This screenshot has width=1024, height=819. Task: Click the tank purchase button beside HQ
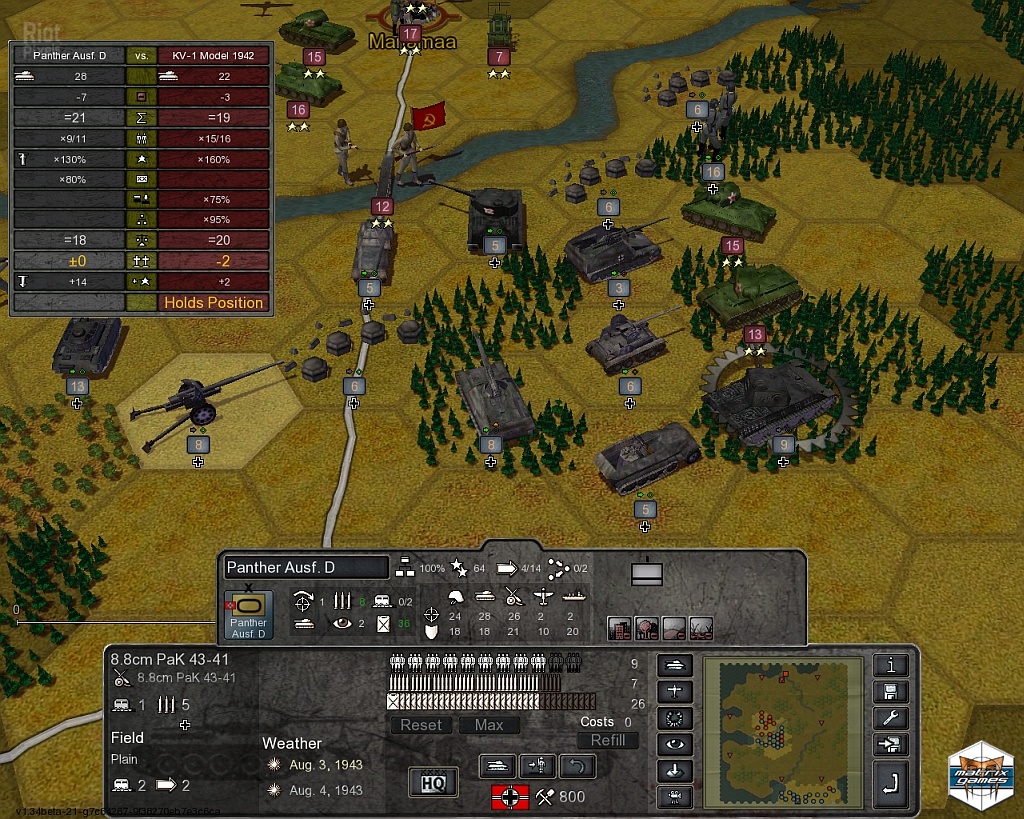click(498, 767)
